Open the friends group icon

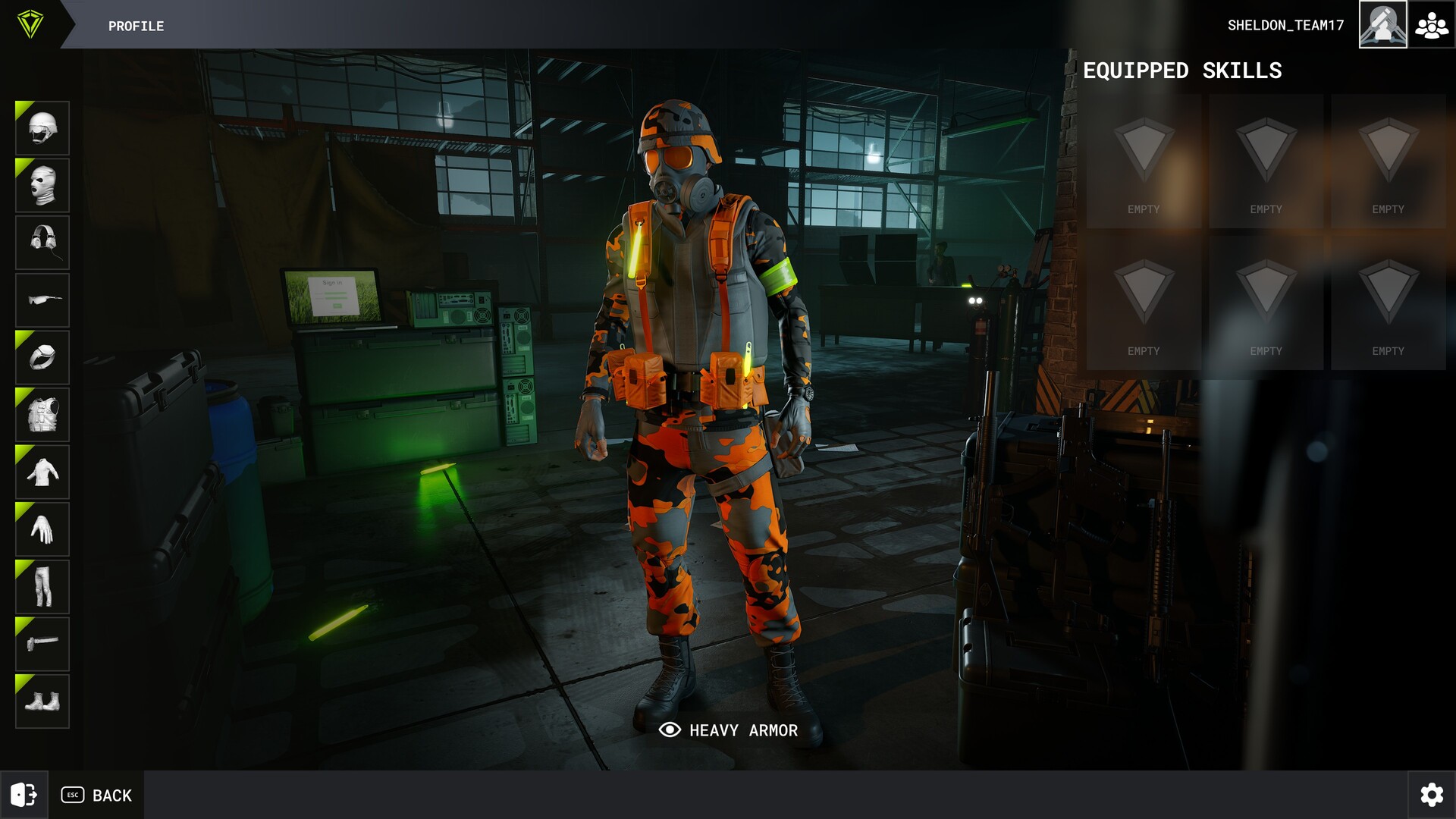click(1432, 25)
